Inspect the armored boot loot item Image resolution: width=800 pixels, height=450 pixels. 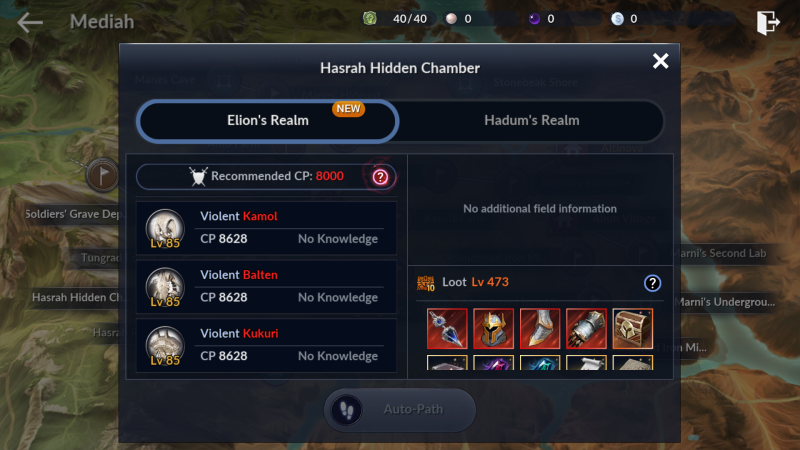pos(540,328)
